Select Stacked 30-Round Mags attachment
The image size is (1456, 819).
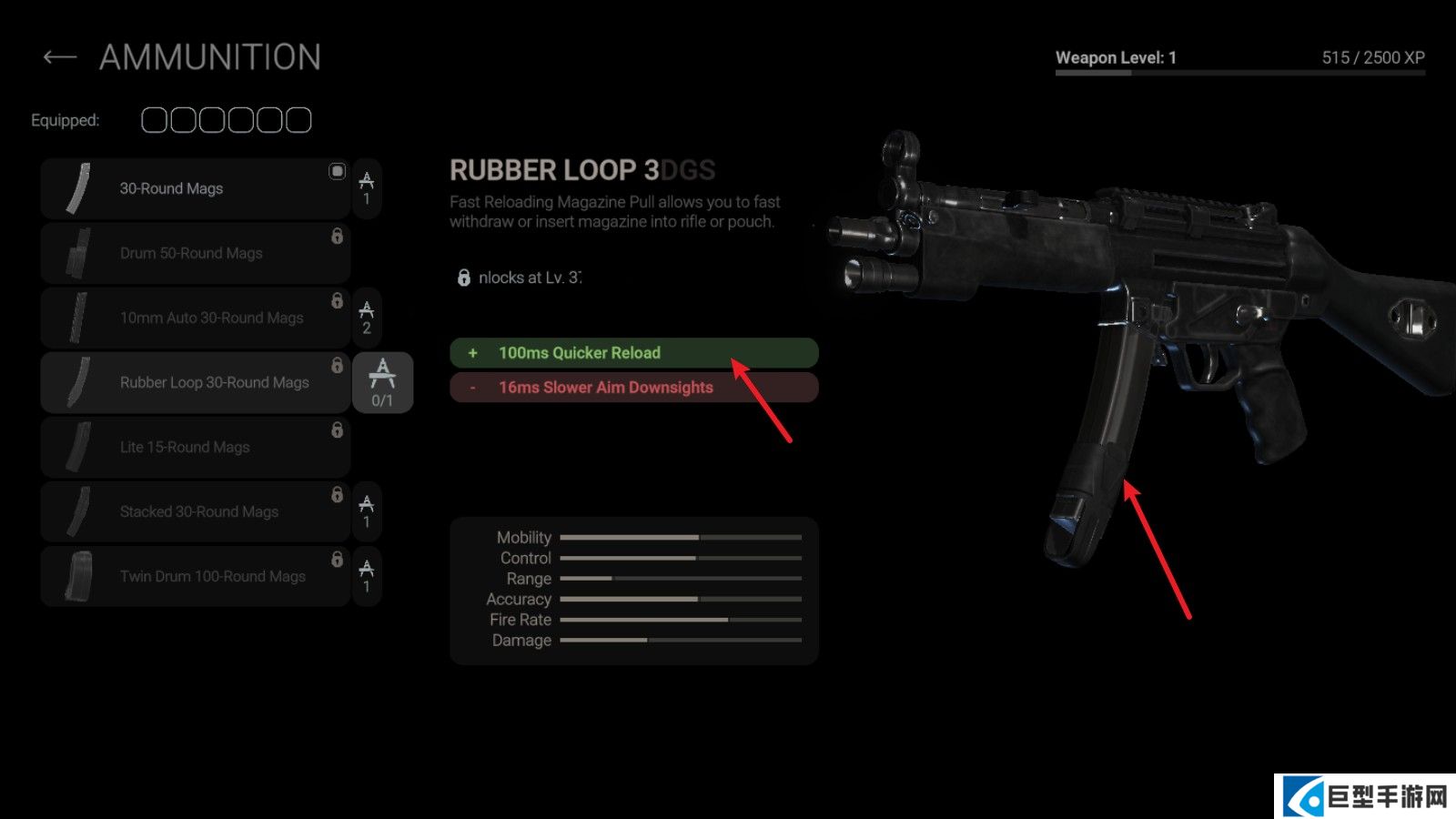(195, 511)
